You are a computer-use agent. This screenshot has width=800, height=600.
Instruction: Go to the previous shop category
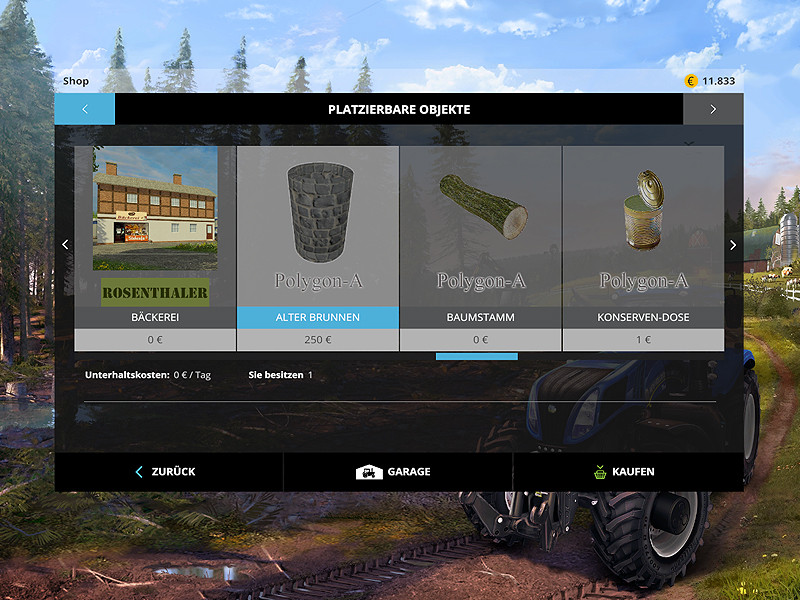pos(85,109)
